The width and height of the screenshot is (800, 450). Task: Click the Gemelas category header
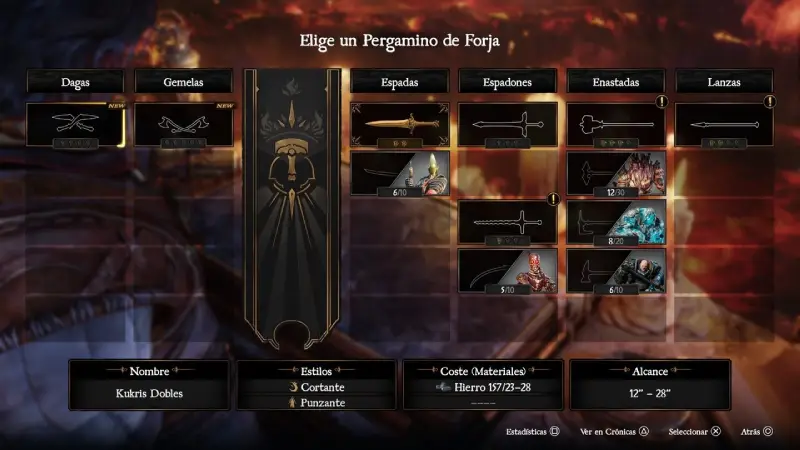[184, 81]
